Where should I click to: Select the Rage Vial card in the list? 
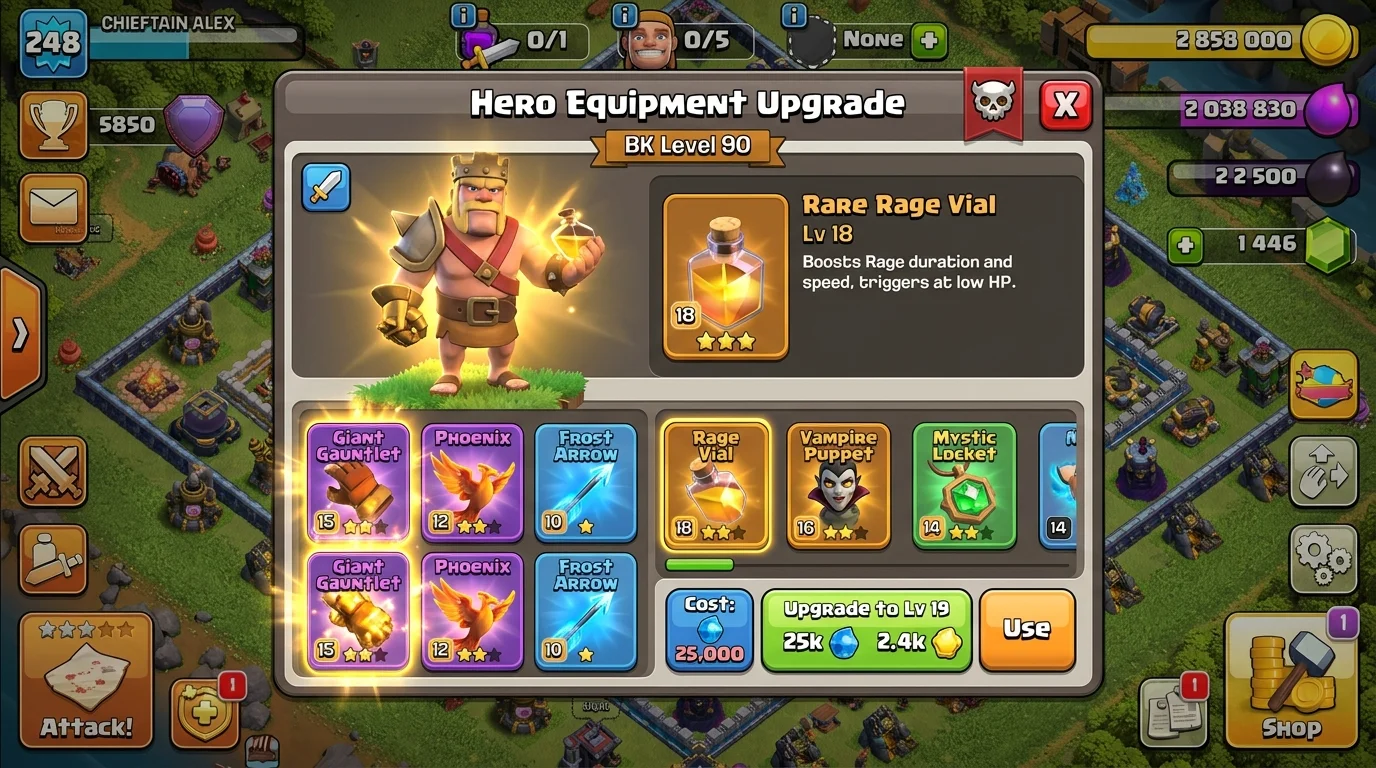[716, 486]
